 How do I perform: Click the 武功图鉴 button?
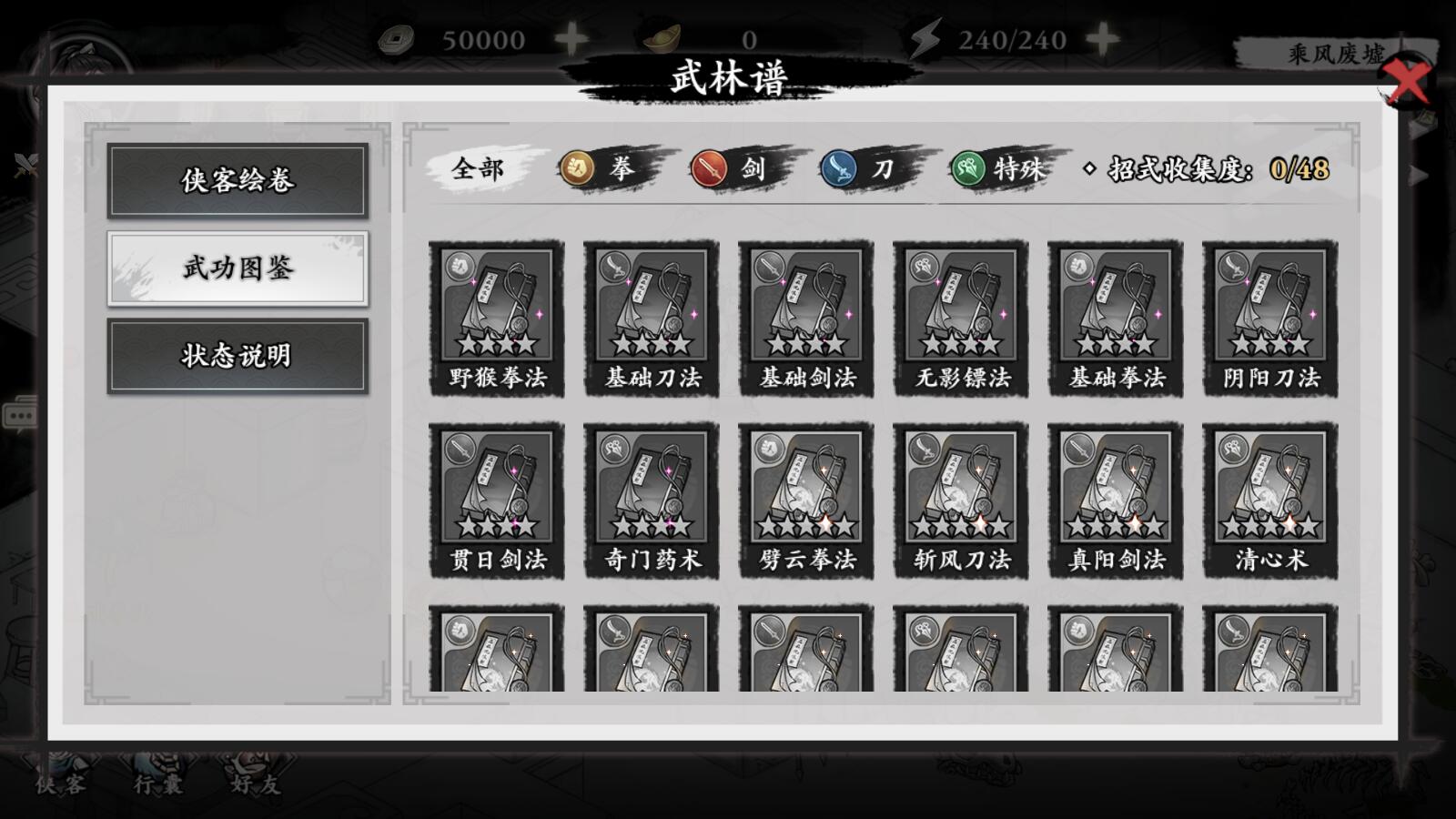(x=238, y=269)
